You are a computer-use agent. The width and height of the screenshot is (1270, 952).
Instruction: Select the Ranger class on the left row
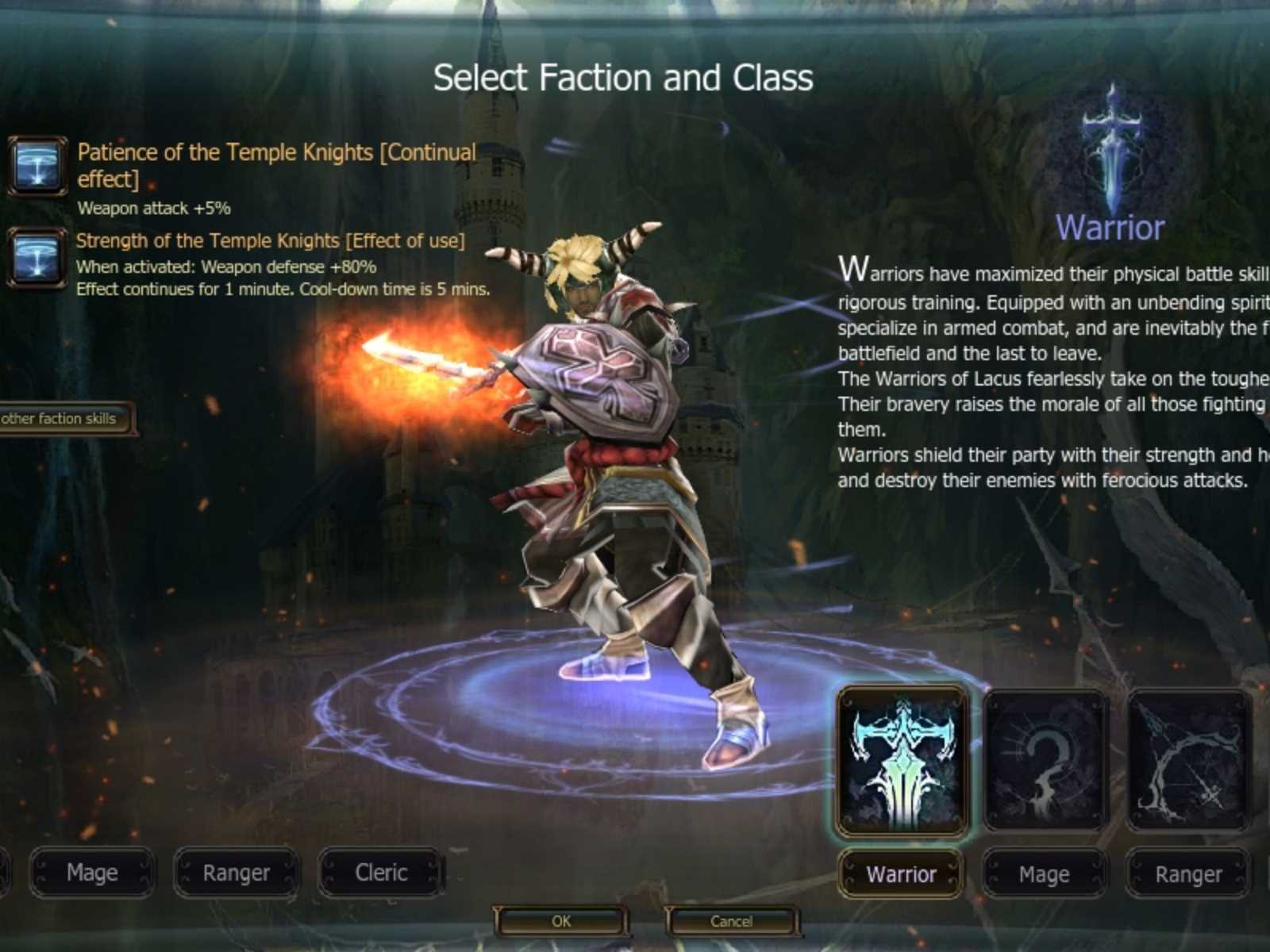236,873
